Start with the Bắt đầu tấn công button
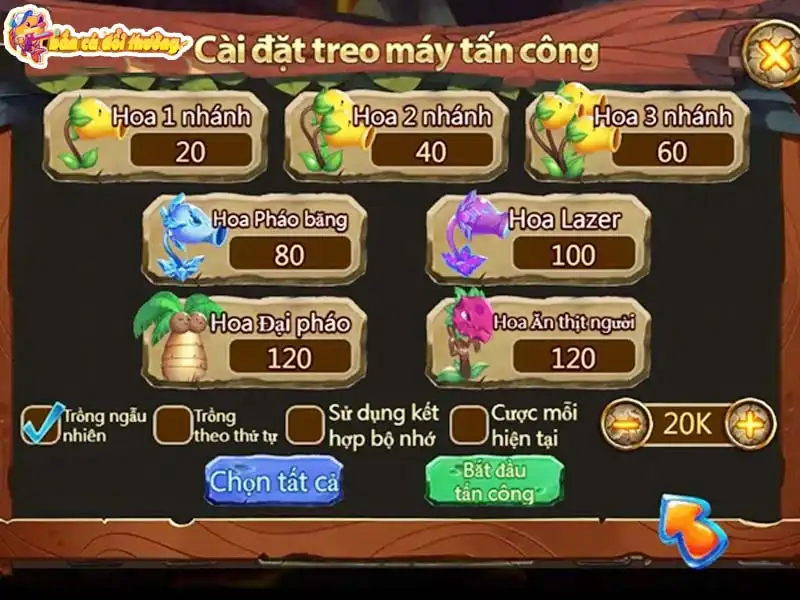The height and width of the screenshot is (600, 800). point(494,481)
